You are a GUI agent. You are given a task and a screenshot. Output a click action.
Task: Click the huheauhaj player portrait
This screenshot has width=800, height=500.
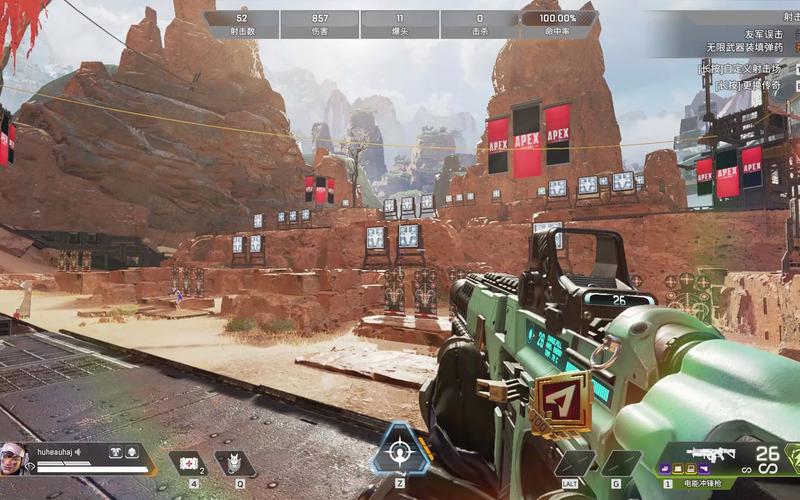(x=13, y=459)
